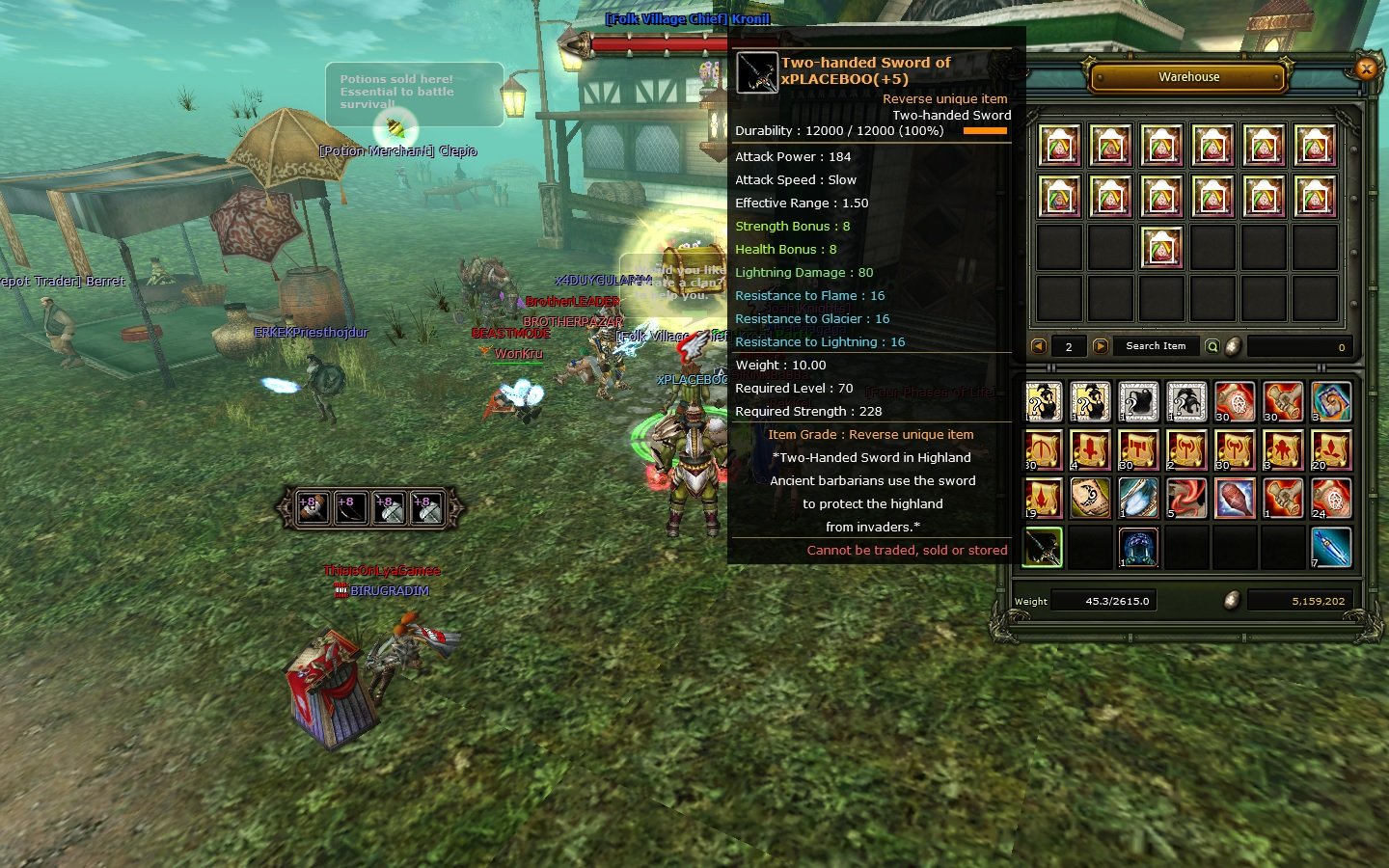Image resolution: width=1389 pixels, height=868 pixels.
Task: Click the Warehouse title banner
Action: 1188,77
